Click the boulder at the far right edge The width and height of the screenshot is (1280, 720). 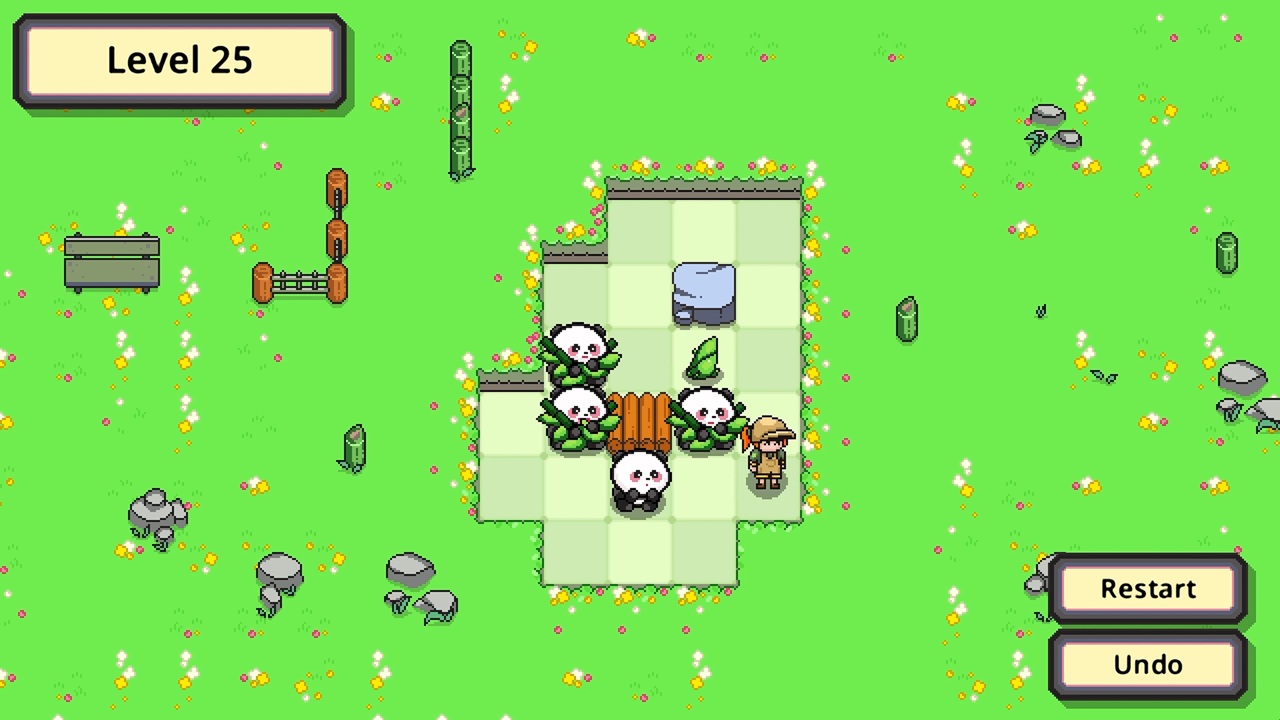pyautogui.click(x=1243, y=378)
